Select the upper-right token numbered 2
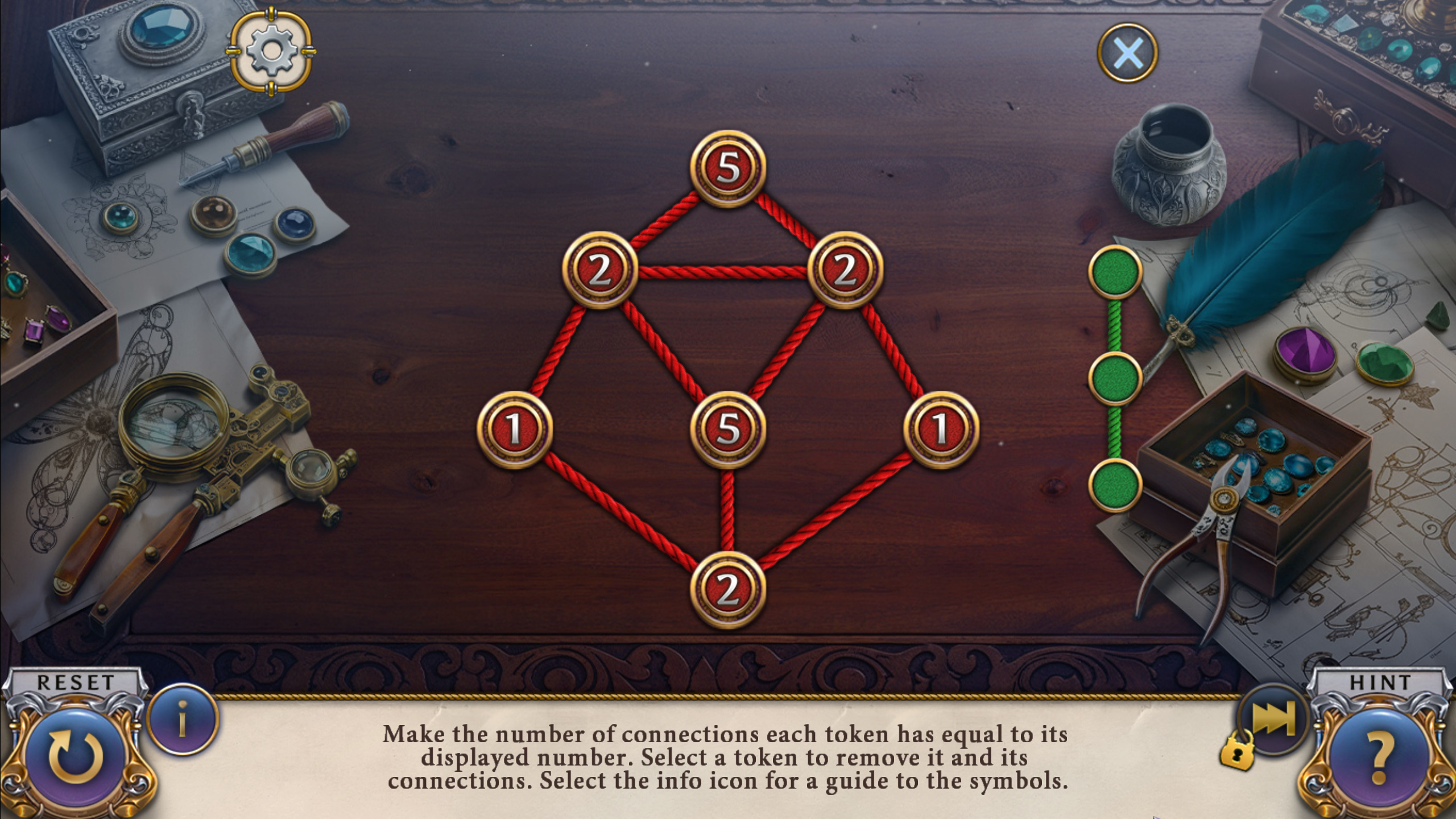 coord(845,270)
